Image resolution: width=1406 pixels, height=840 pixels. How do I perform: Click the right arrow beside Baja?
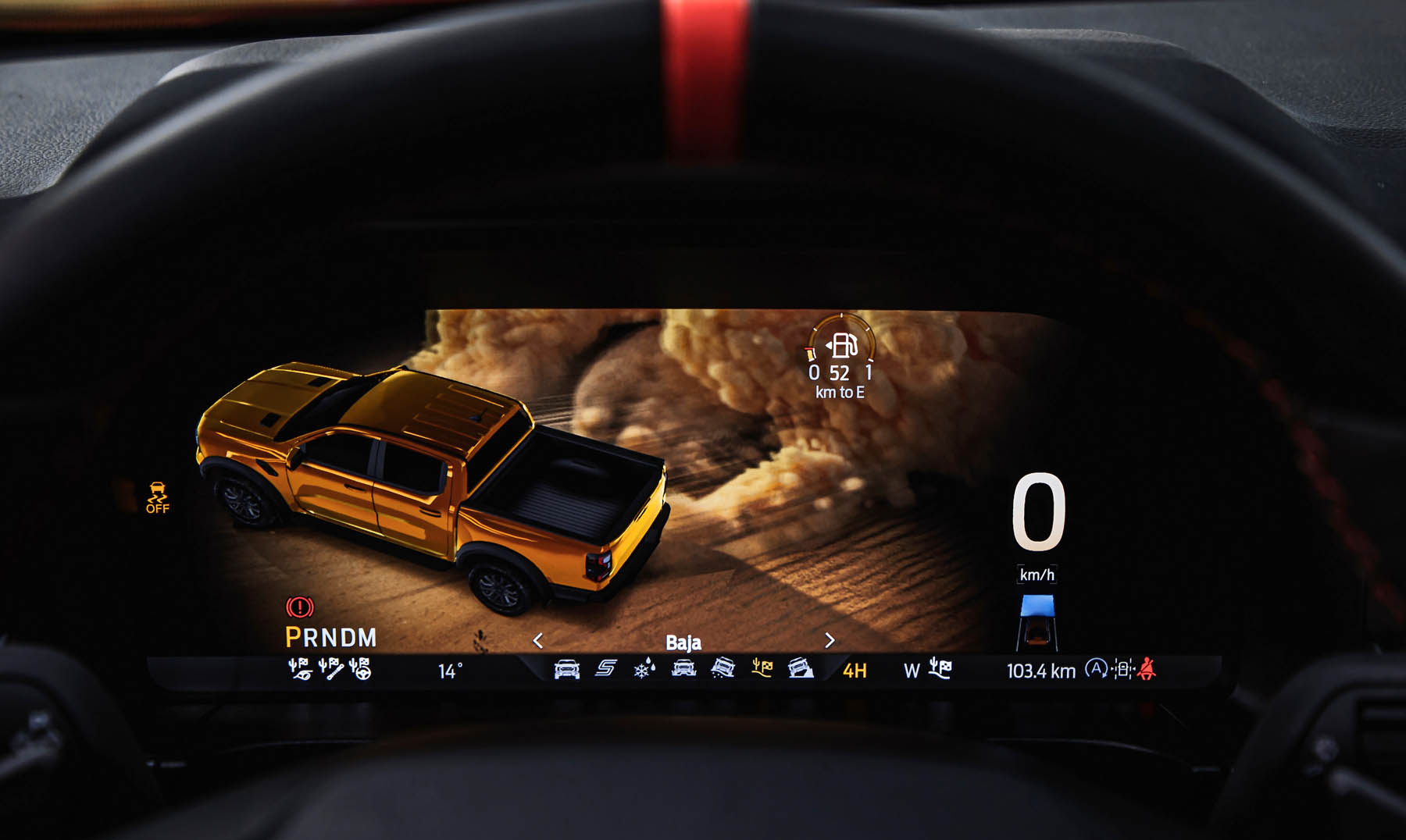click(830, 640)
